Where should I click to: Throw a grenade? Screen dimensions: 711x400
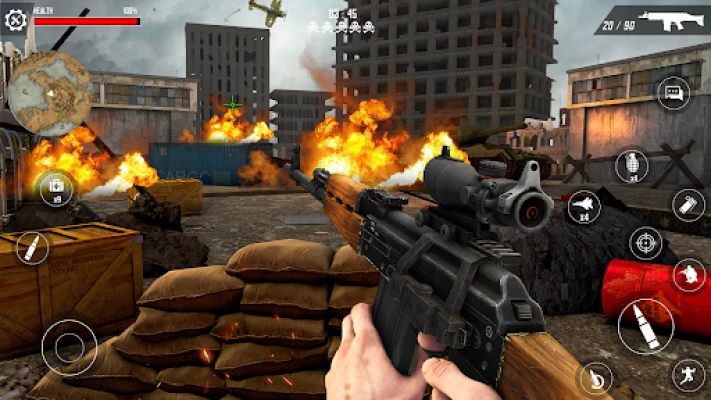631,165
